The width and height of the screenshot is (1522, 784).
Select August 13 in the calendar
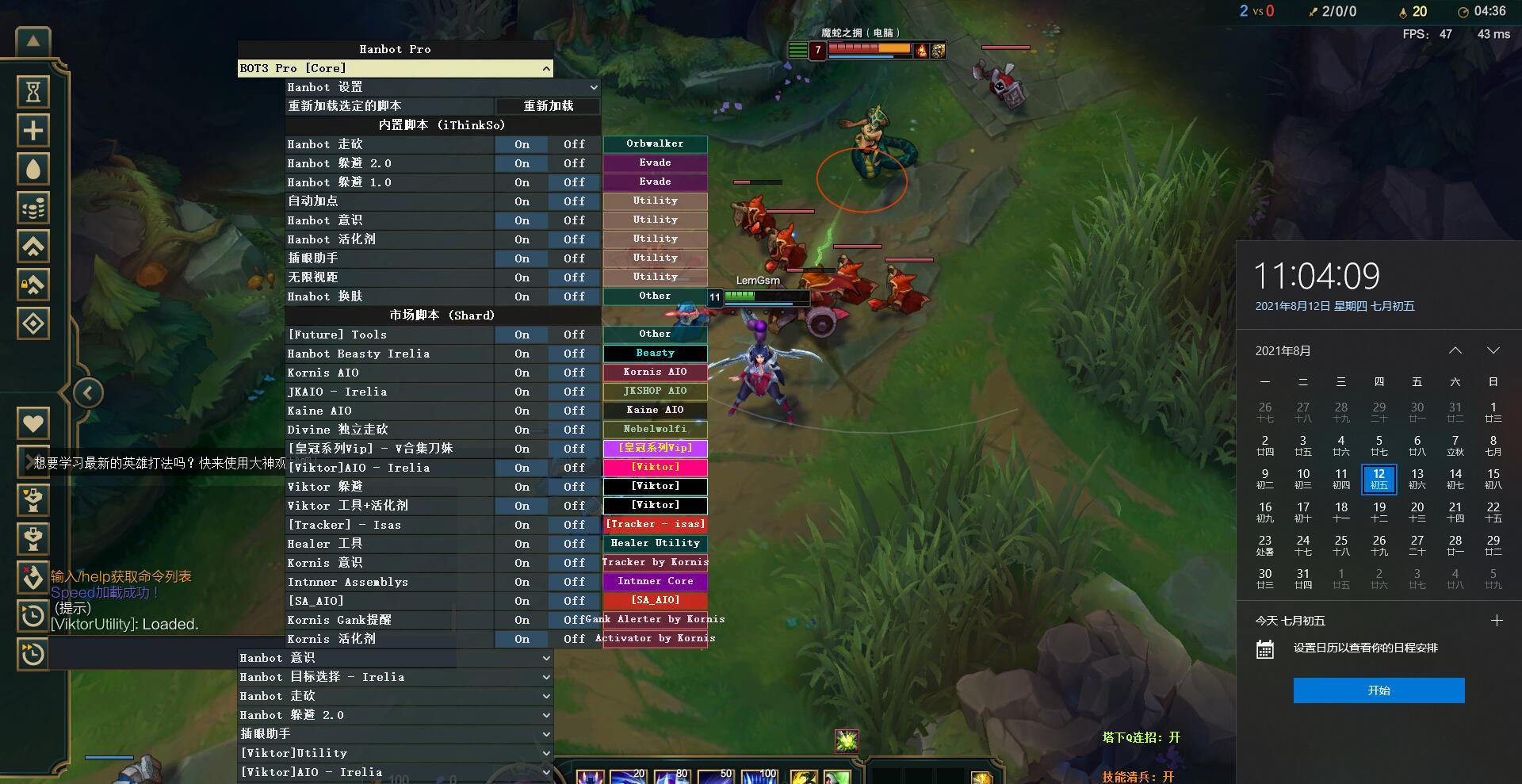tap(1417, 479)
